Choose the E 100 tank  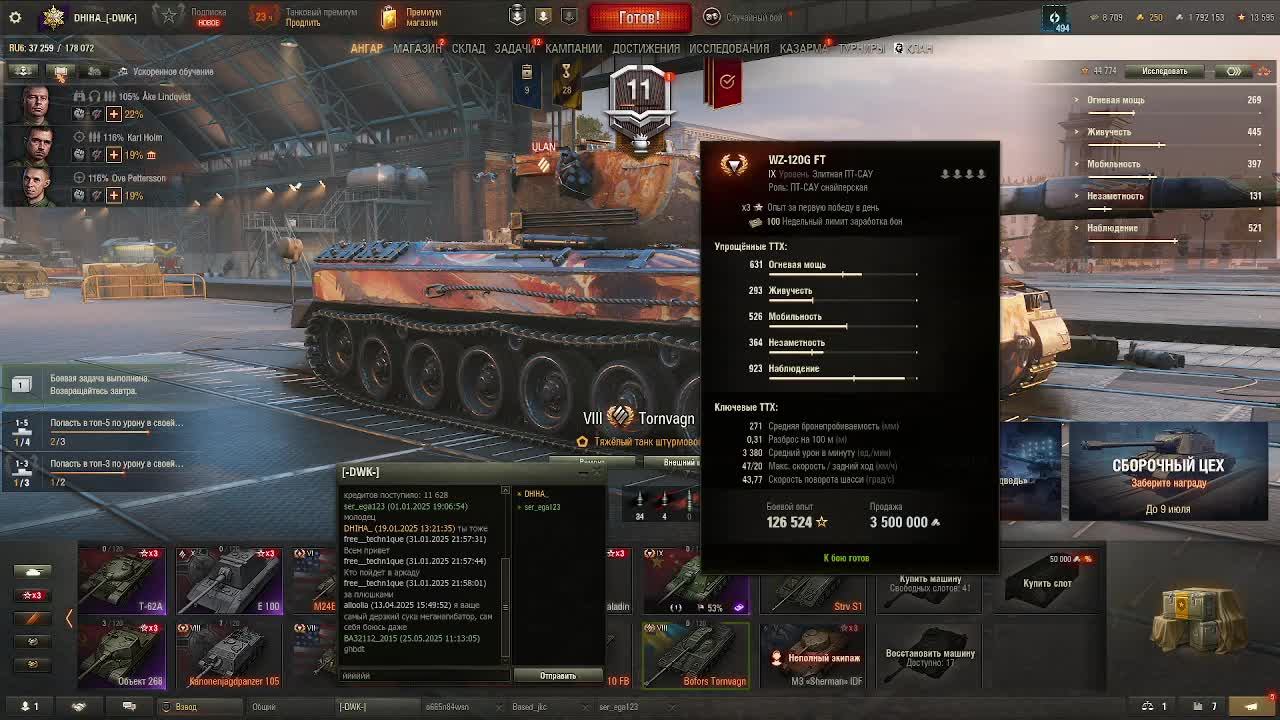(x=229, y=580)
